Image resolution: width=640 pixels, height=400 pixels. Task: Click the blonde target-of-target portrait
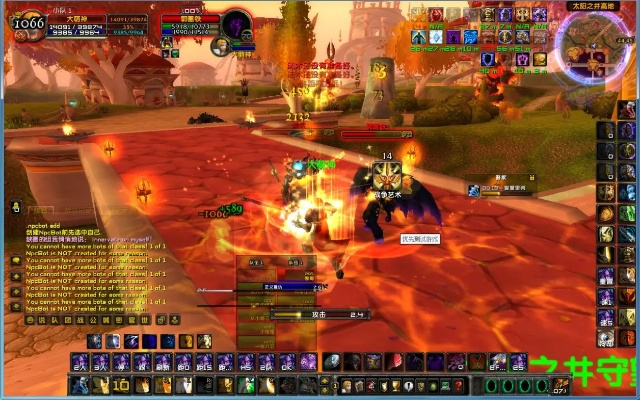coord(221,45)
